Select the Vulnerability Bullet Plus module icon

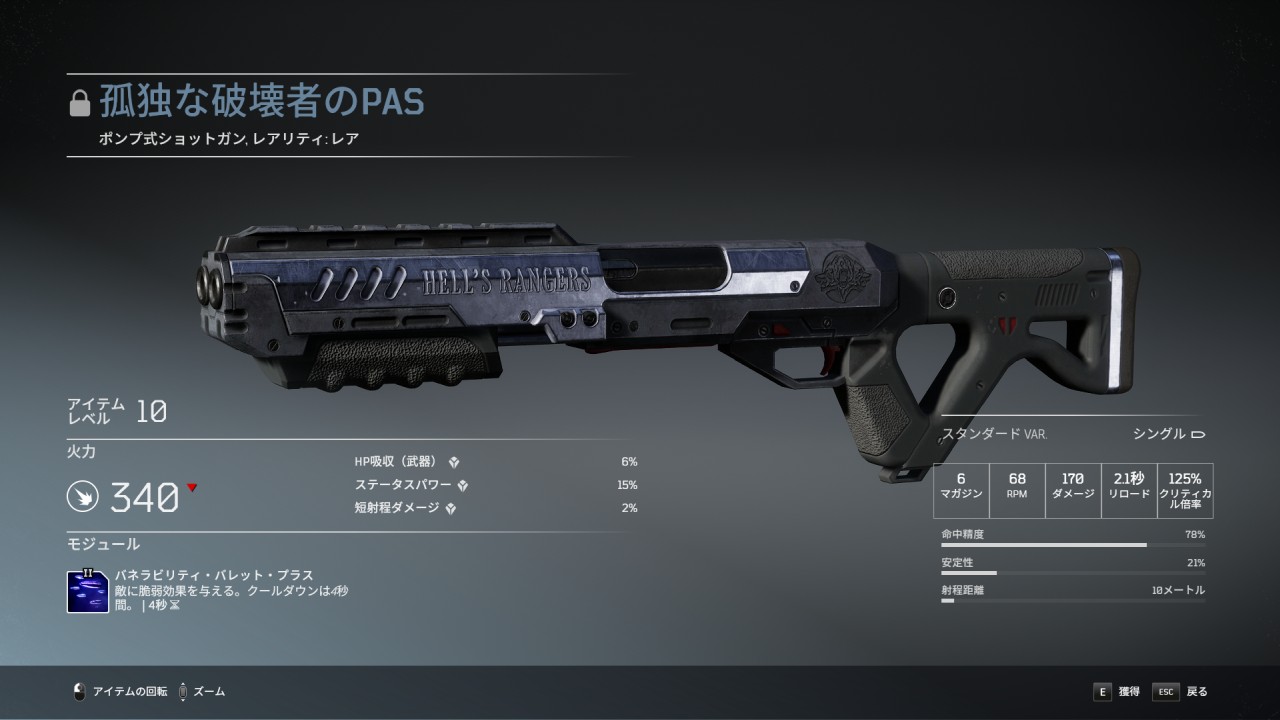(x=88, y=591)
